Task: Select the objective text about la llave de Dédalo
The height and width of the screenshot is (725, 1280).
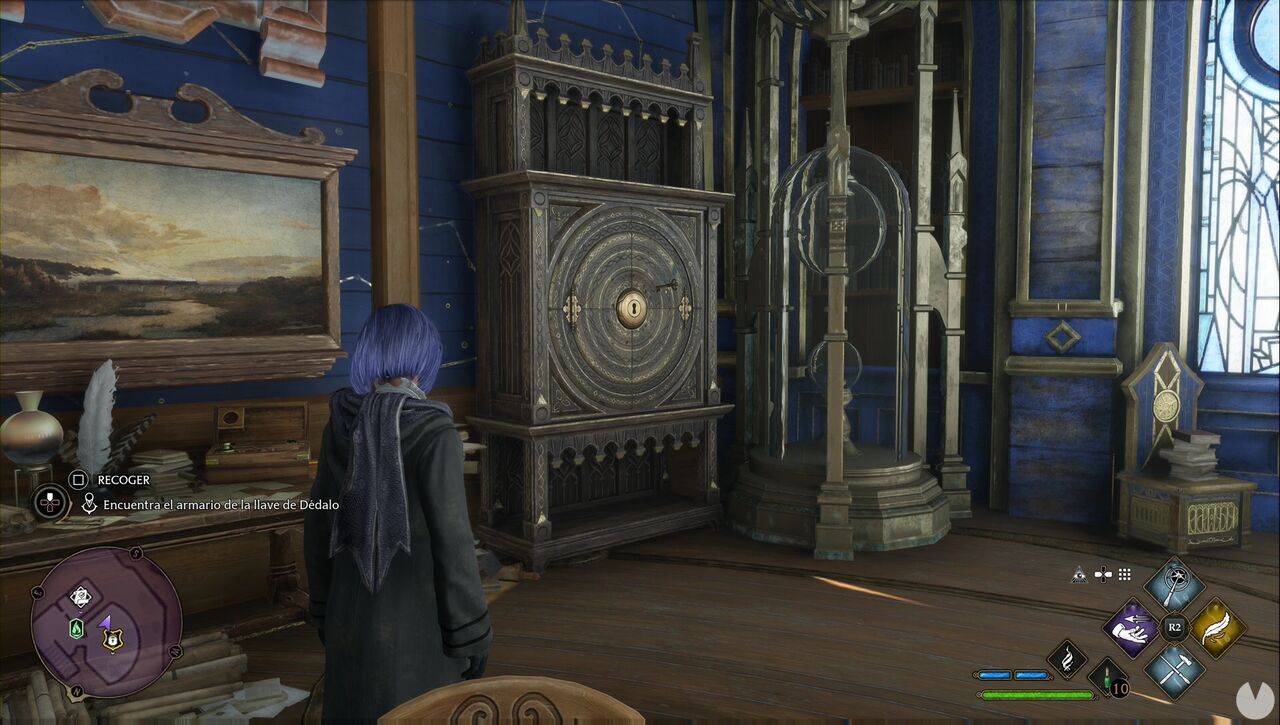Action: click(x=218, y=505)
